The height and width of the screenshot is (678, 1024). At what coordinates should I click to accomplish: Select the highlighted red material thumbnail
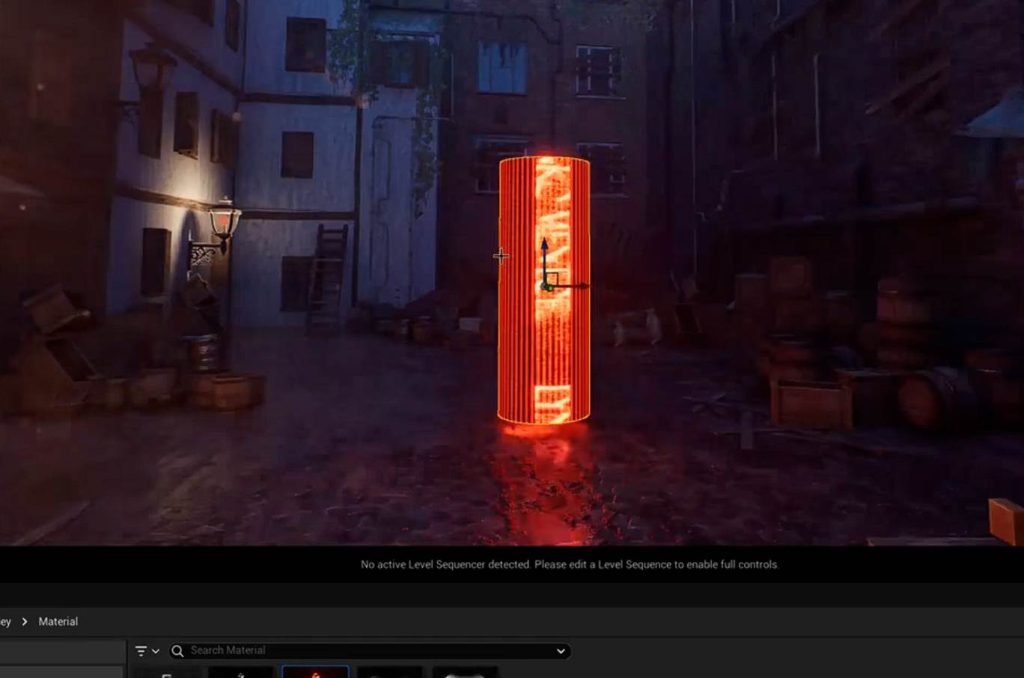315,672
